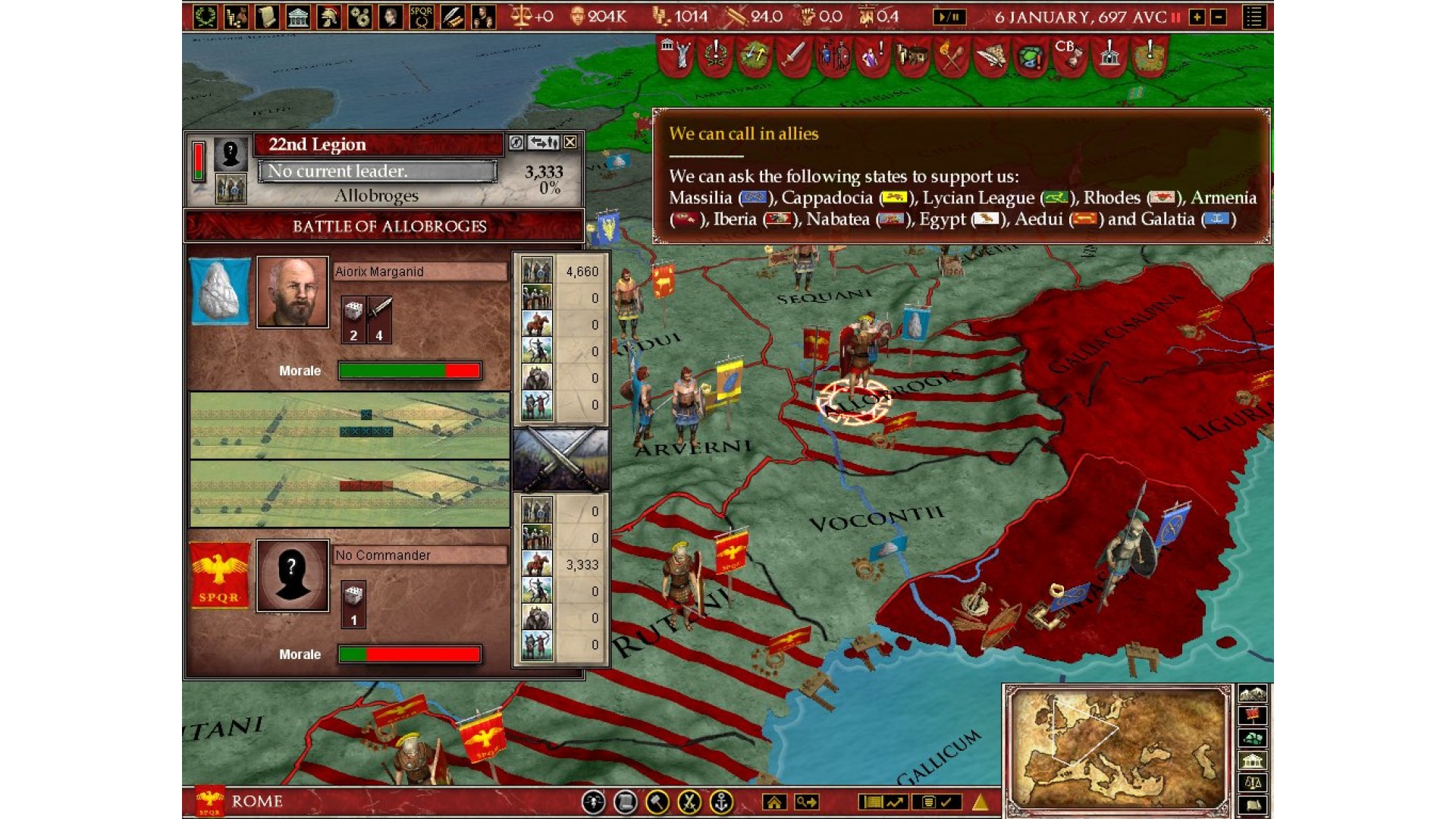Viewport: 1456px width, 819px height.
Task: Open the laurel wreath overview screen
Action: tap(205, 16)
